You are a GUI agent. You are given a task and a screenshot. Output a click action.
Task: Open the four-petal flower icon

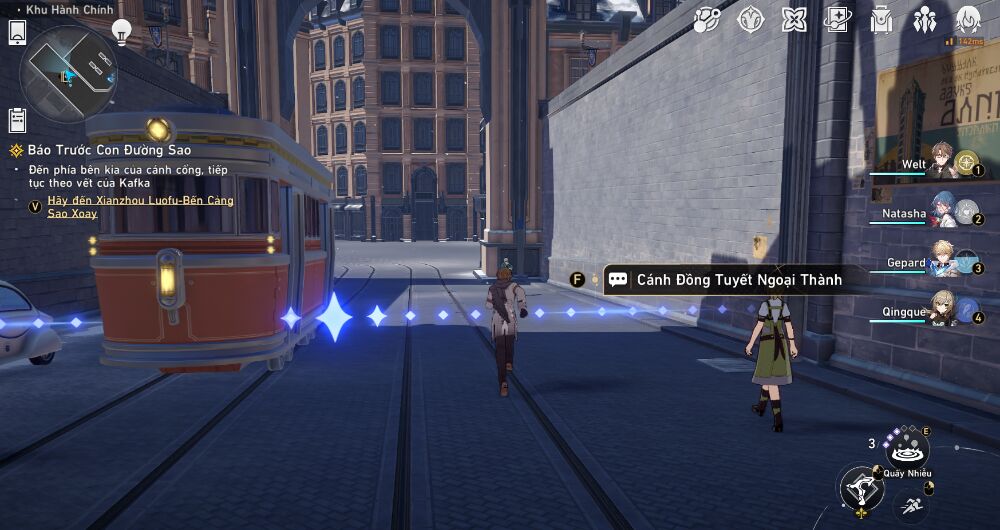point(794,20)
